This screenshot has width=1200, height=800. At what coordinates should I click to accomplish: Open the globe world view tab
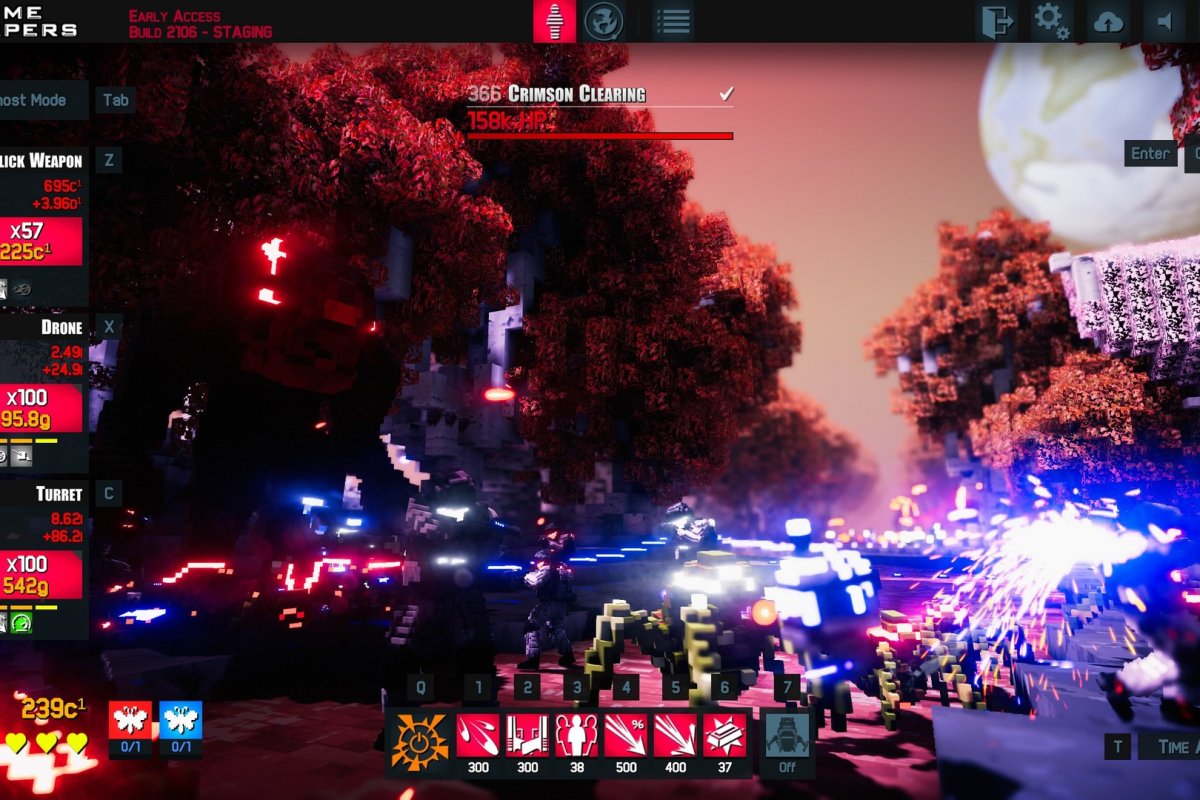pos(604,21)
